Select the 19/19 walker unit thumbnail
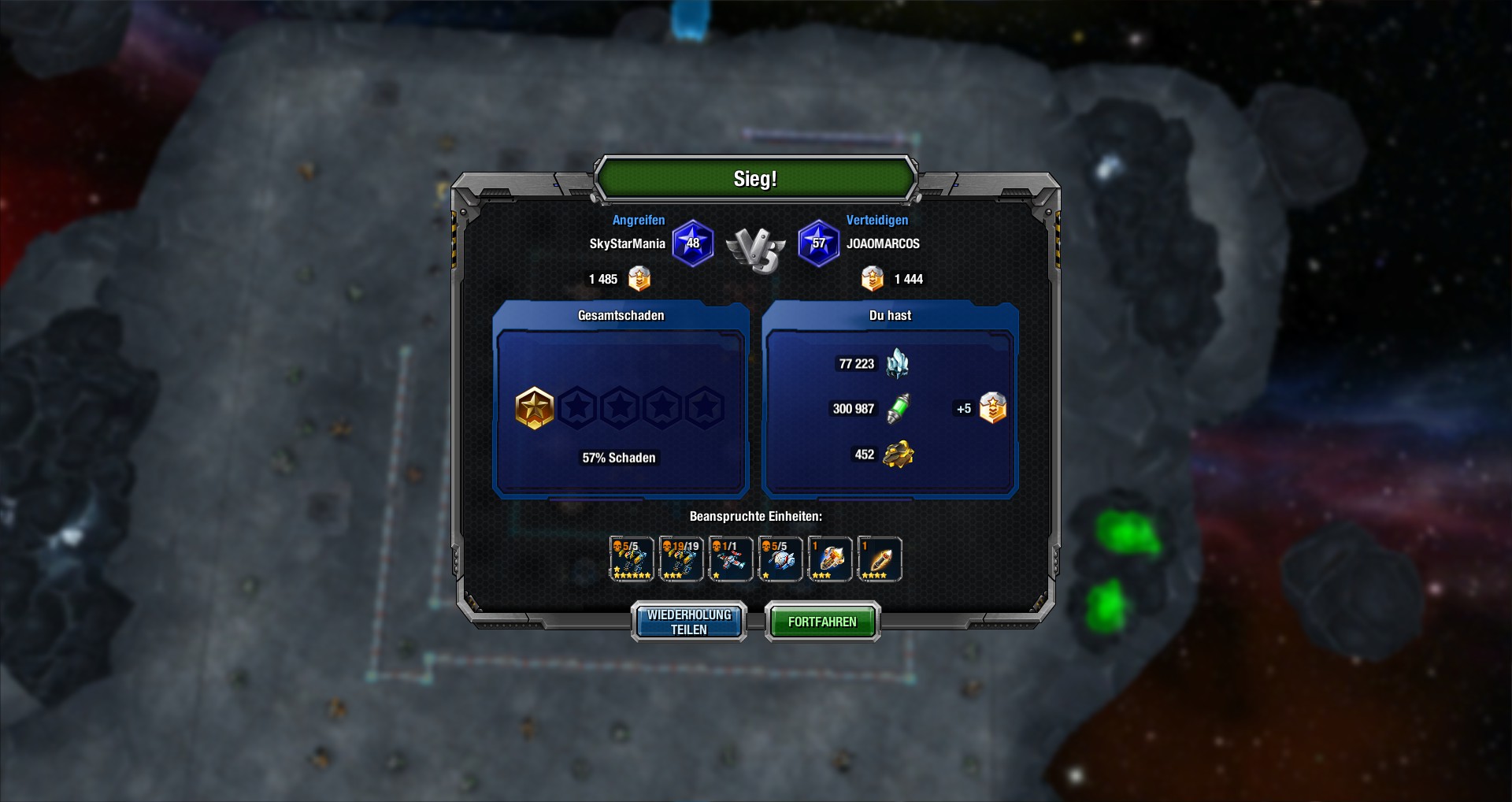The image size is (1512, 802). pos(680,559)
